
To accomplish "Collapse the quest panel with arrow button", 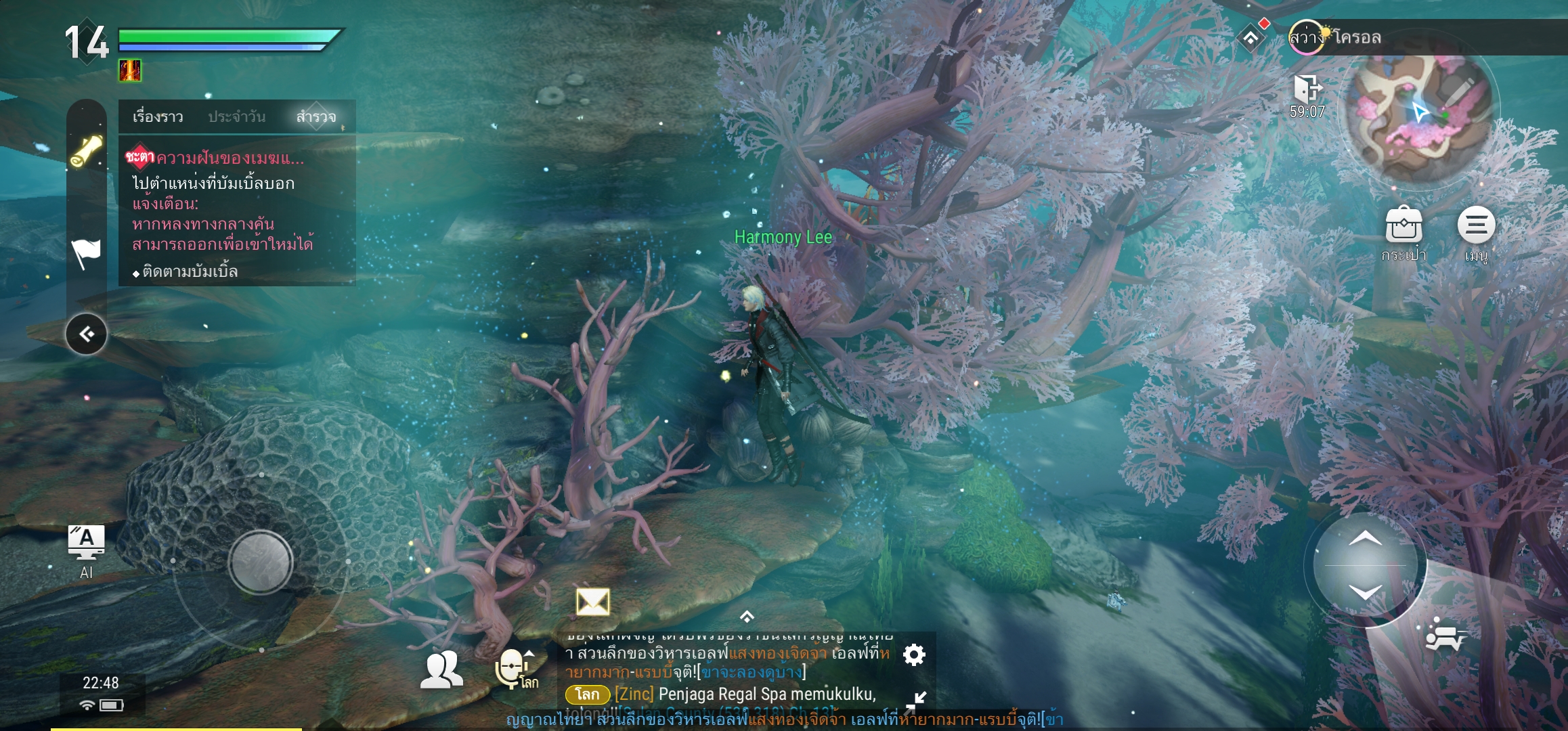I will (x=87, y=334).
